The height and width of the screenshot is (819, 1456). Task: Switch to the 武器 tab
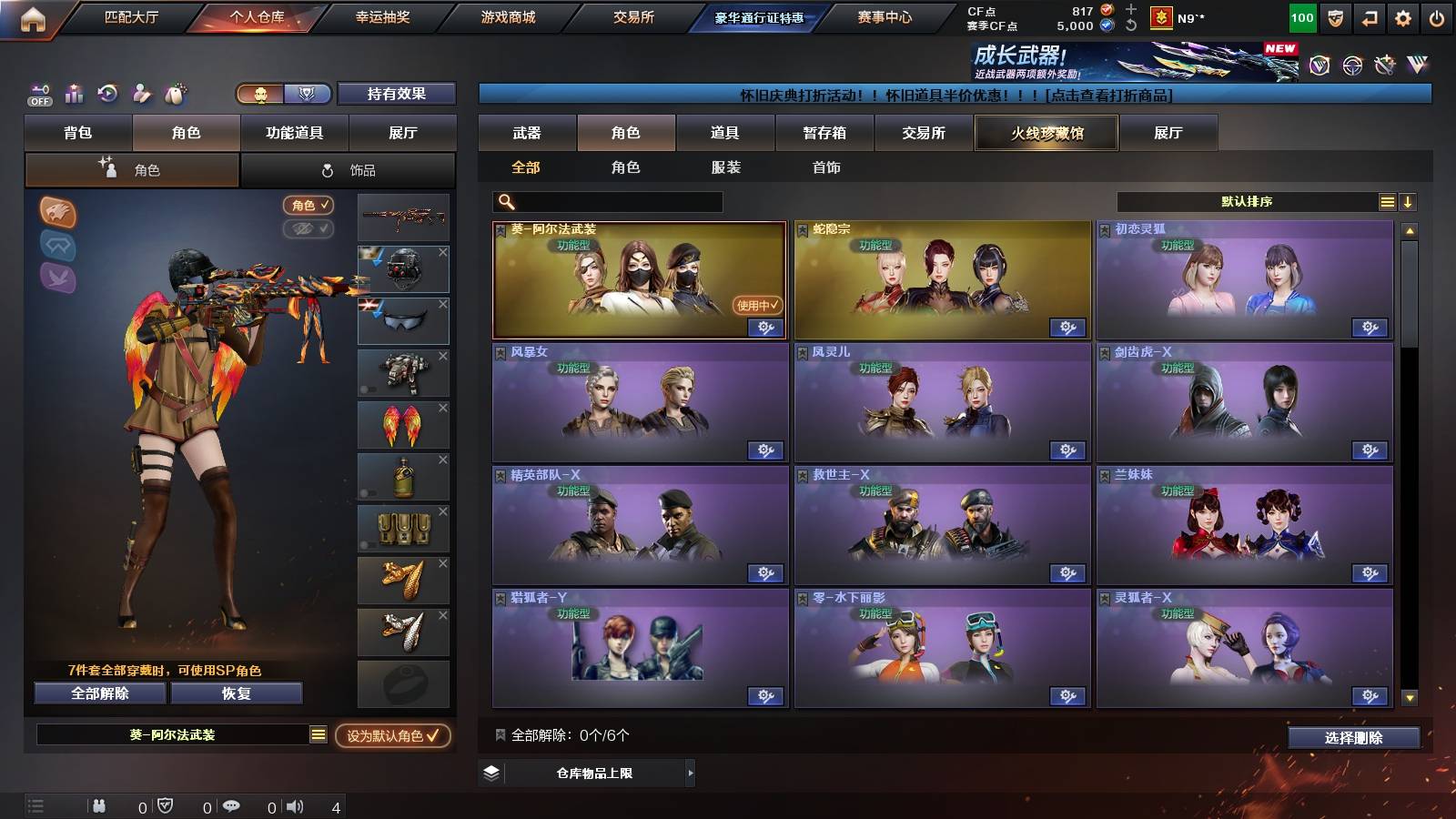pyautogui.click(x=528, y=133)
